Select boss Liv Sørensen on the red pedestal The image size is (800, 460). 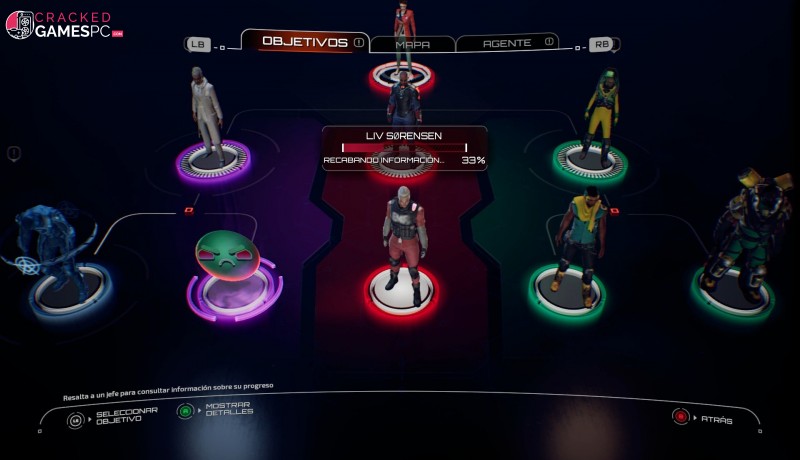point(404,244)
